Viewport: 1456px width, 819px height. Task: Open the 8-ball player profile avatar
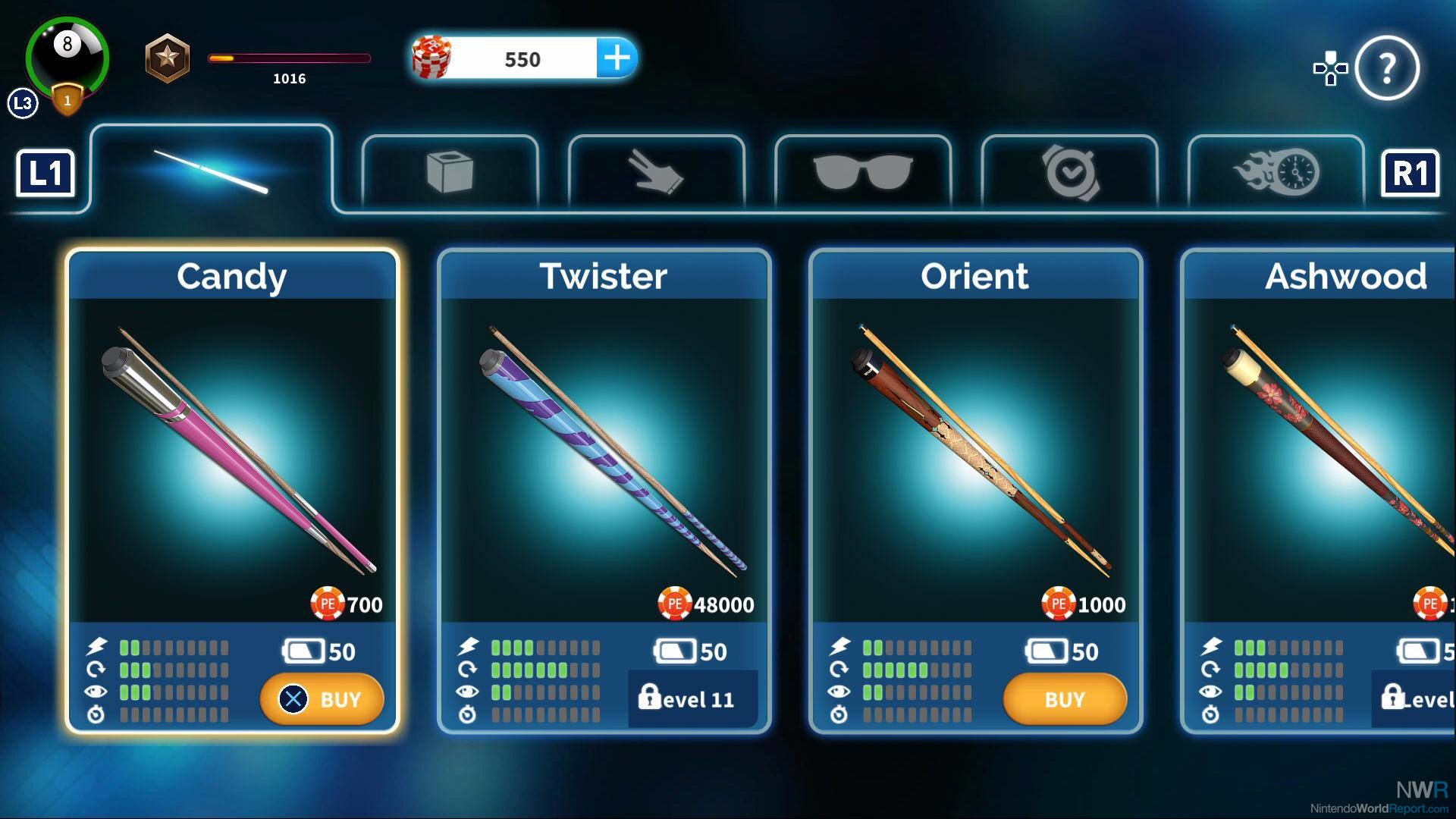coord(67,57)
